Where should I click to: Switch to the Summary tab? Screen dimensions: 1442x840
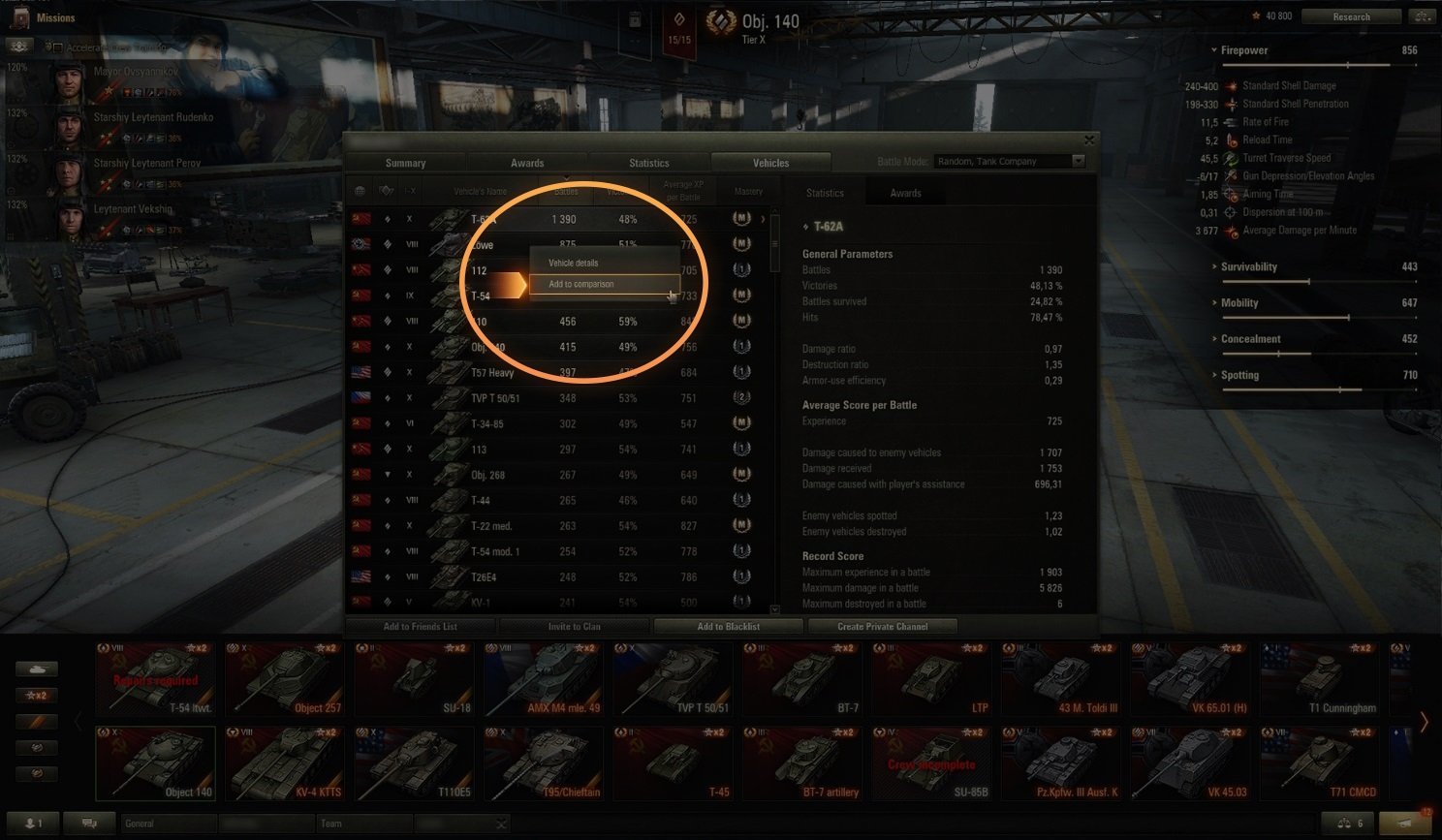(x=405, y=163)
